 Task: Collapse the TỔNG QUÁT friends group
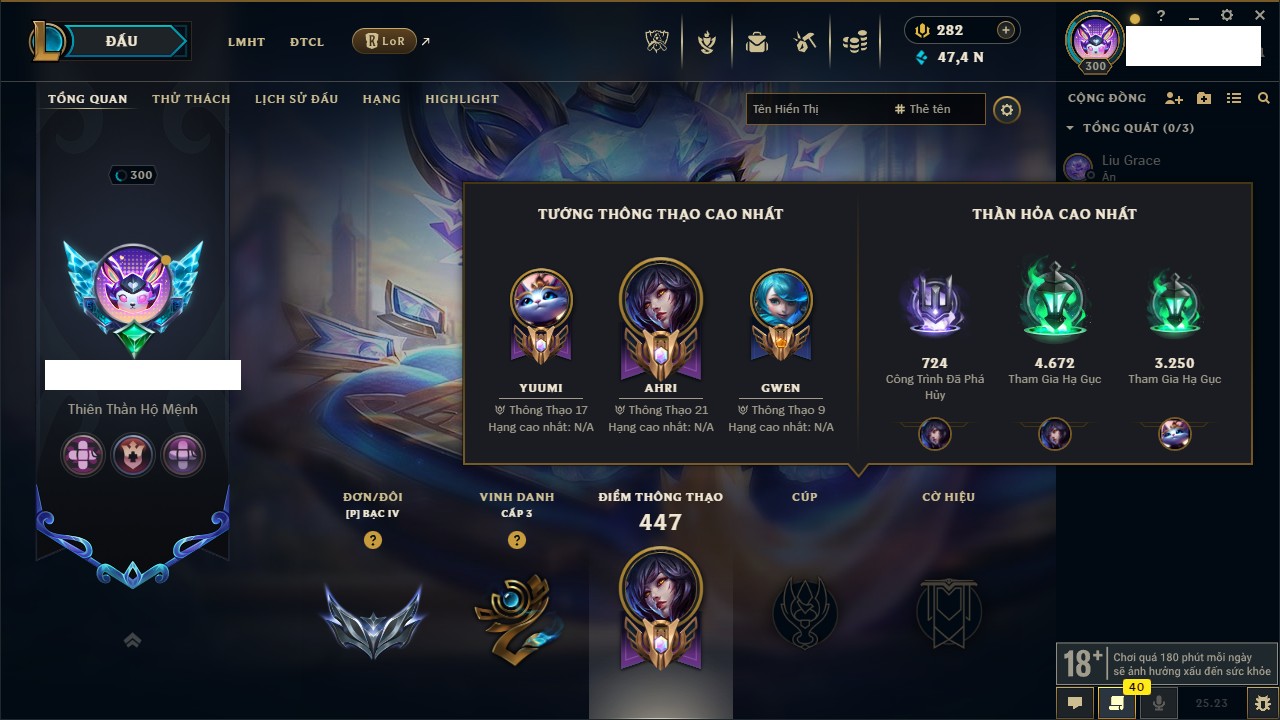1070,128
